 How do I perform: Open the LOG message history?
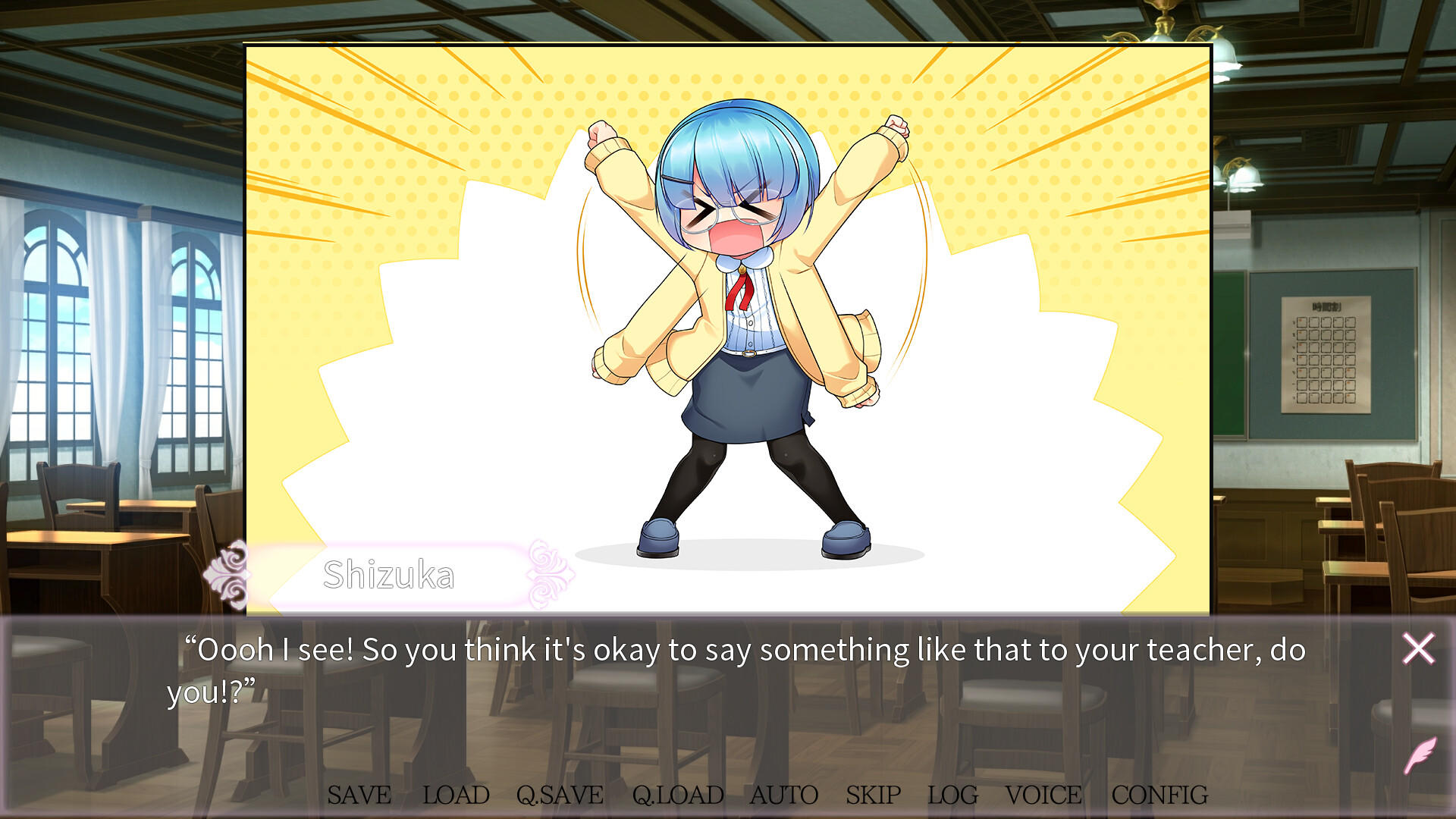952,795
